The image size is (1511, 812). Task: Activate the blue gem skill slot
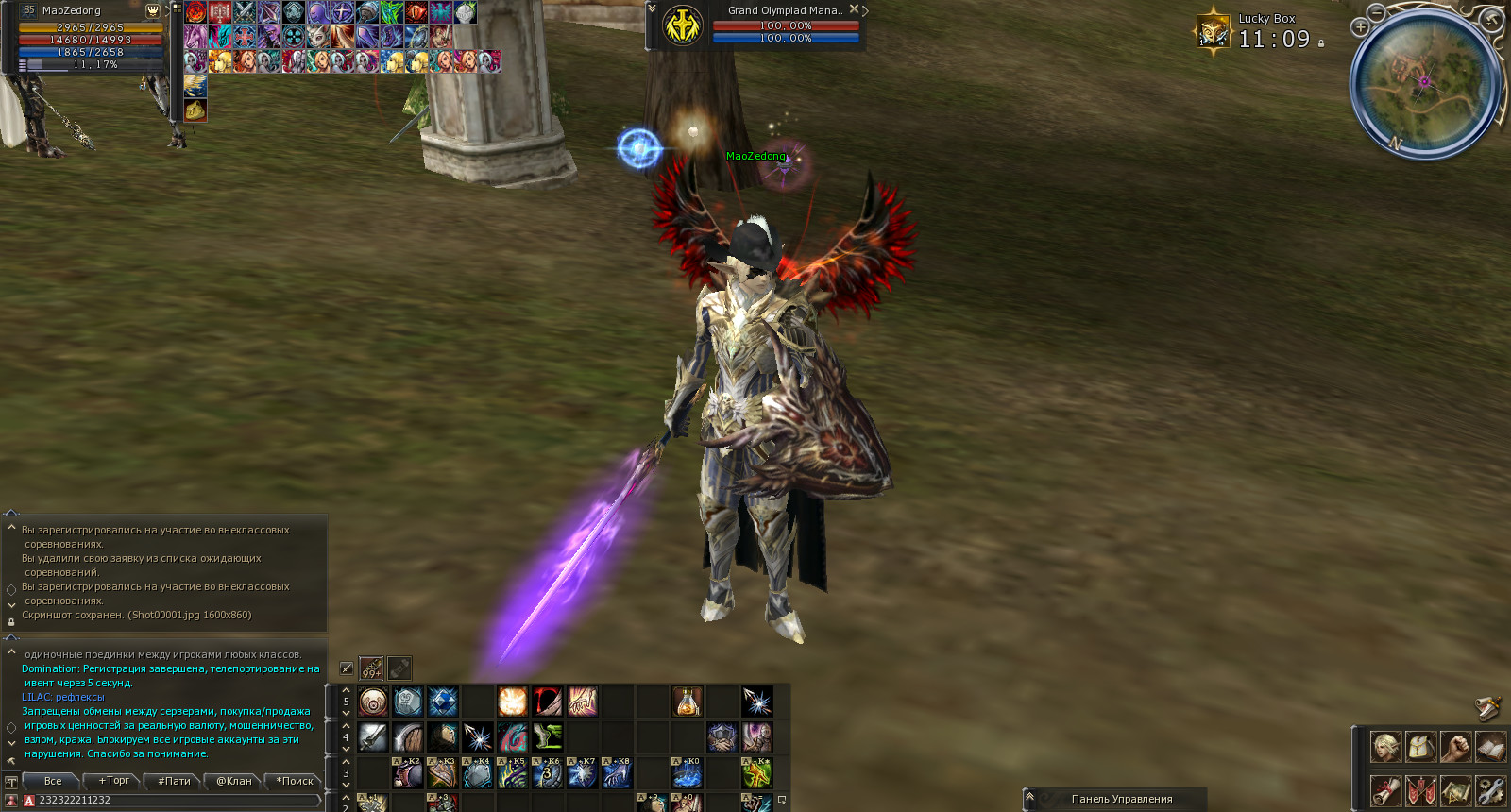443,702
